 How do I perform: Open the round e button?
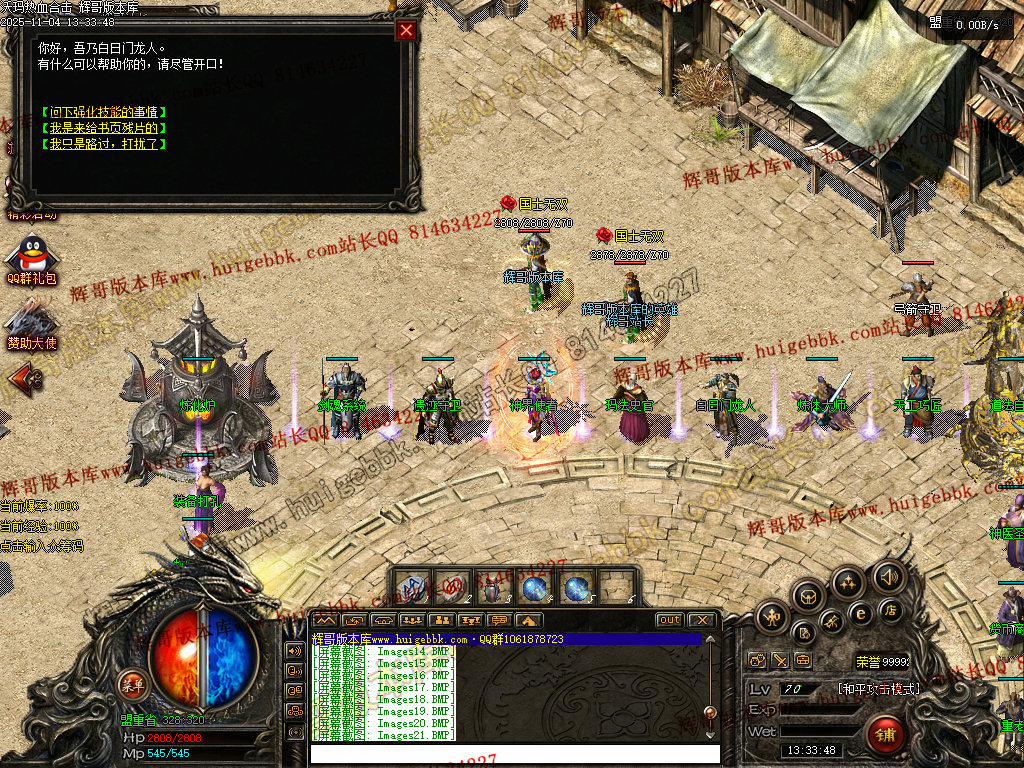click(859, 614)
